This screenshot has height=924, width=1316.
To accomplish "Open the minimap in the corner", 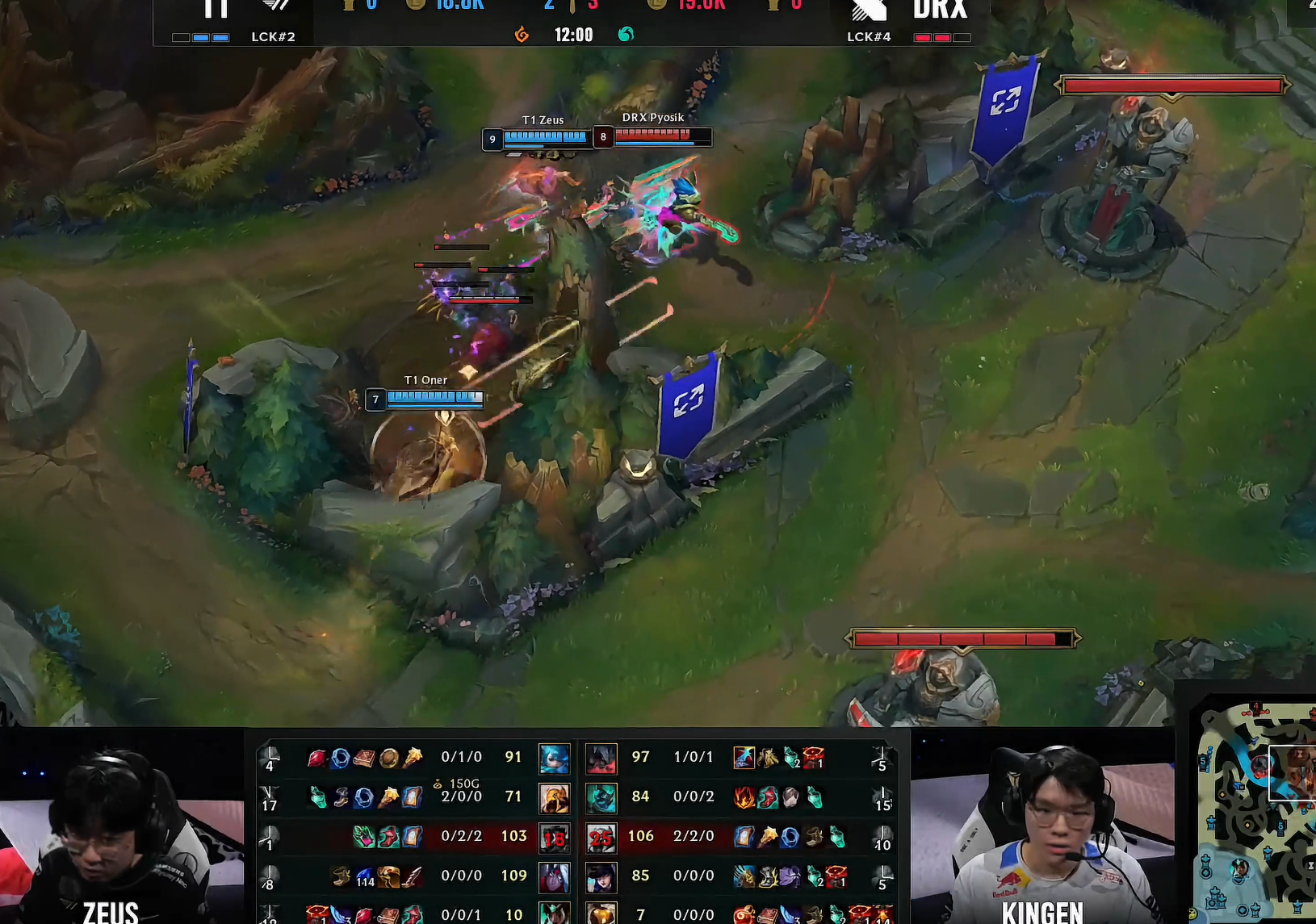I will [1255, 811].
